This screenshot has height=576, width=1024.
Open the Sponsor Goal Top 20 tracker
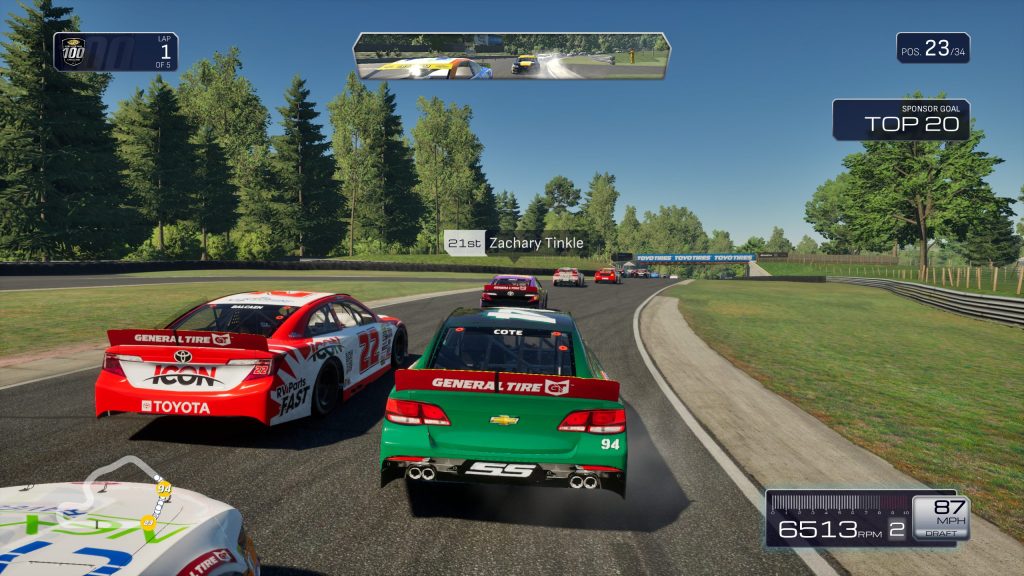[901, 119]
